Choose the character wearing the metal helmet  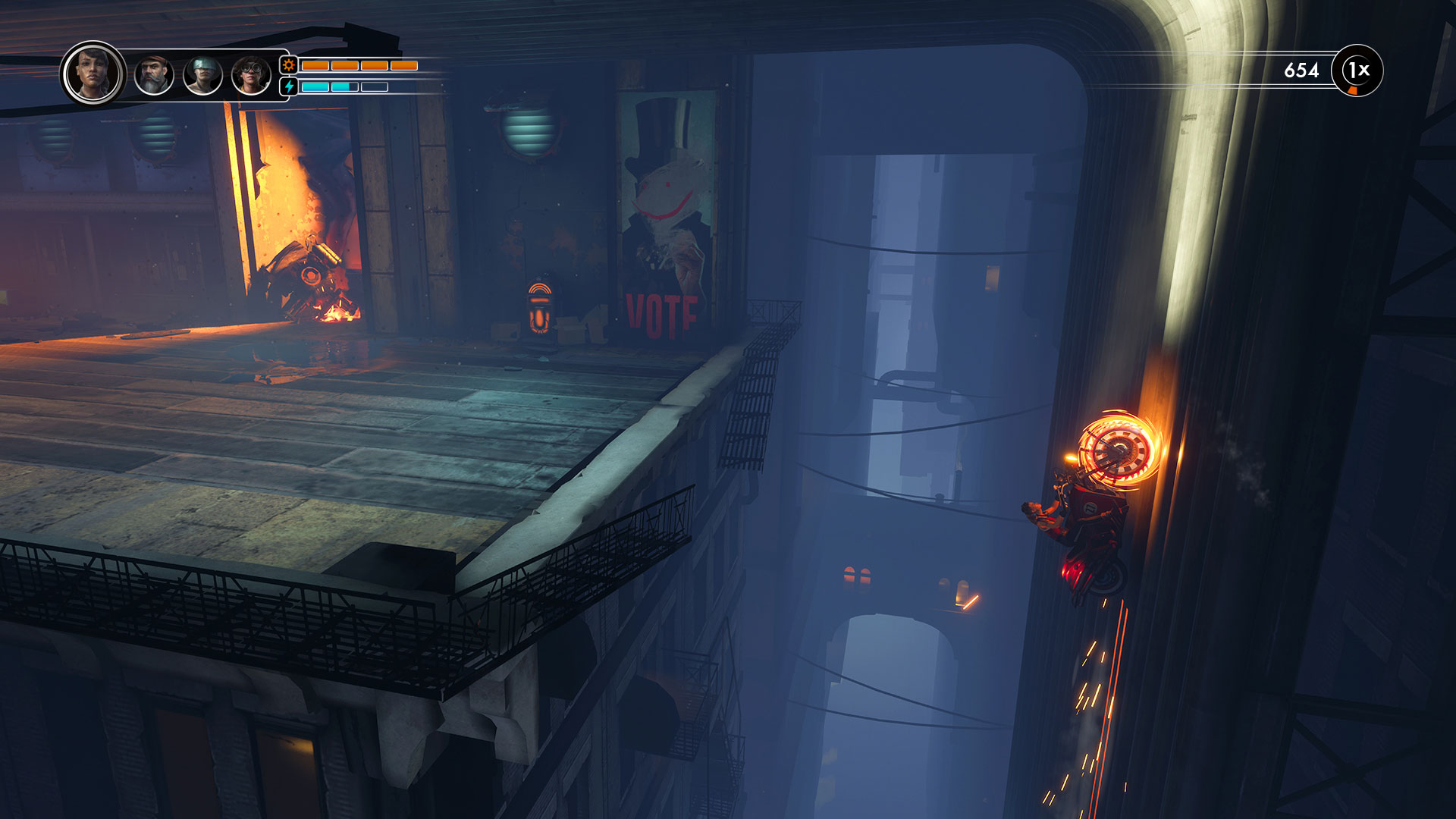(202, 76)
